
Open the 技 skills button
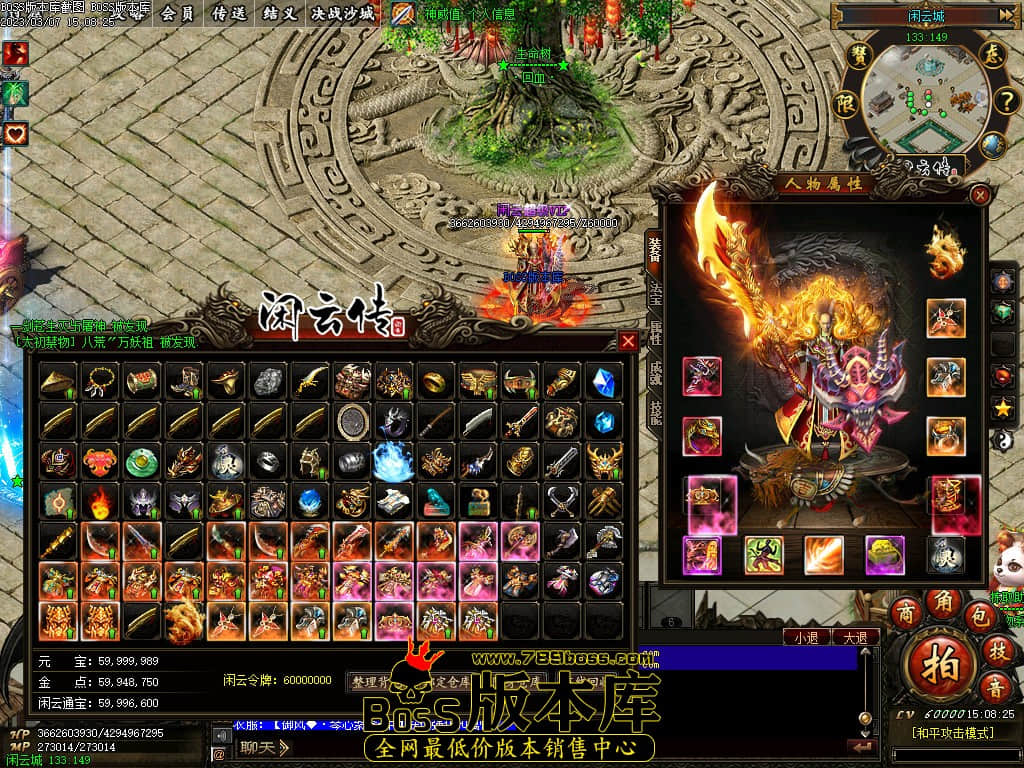click(x=996, y=650)
